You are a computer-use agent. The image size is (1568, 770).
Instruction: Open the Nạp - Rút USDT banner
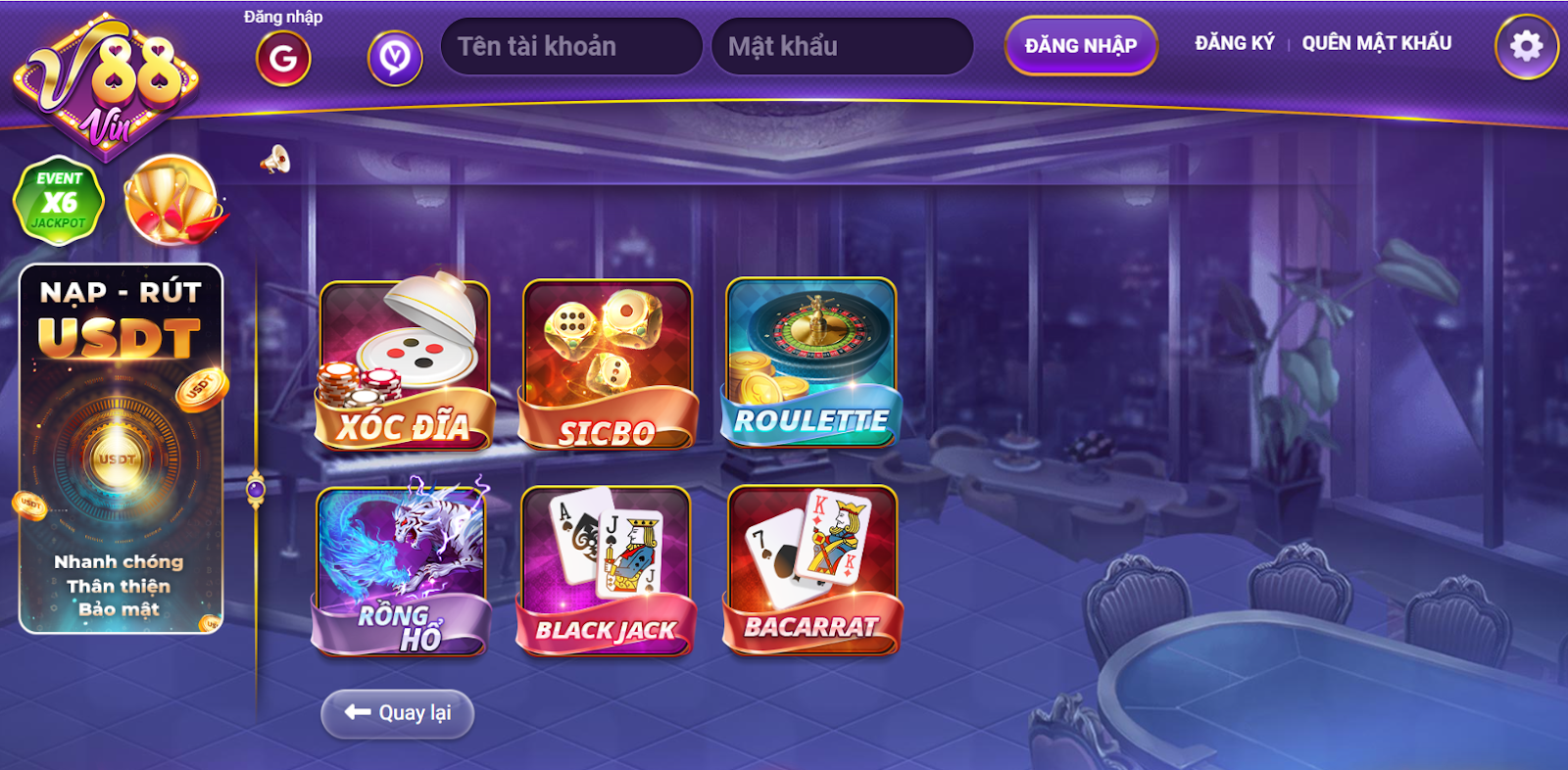[121, 449]
